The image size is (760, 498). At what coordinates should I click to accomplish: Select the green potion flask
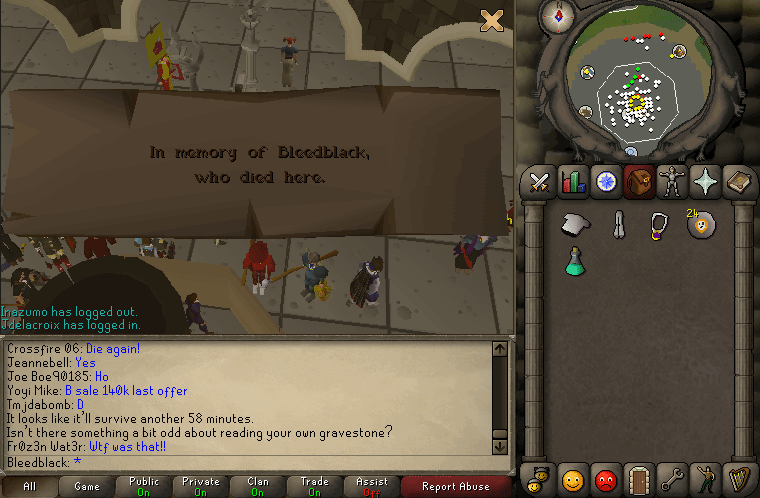576,260
